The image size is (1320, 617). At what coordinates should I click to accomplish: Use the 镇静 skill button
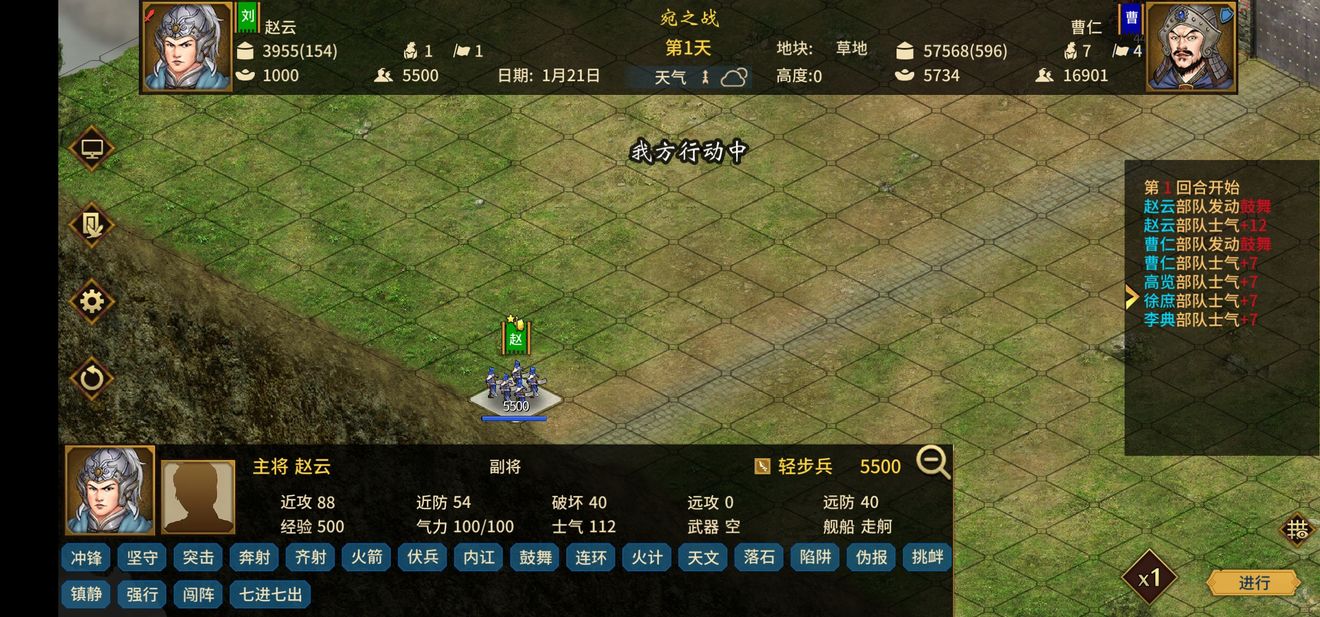(86, 594)
